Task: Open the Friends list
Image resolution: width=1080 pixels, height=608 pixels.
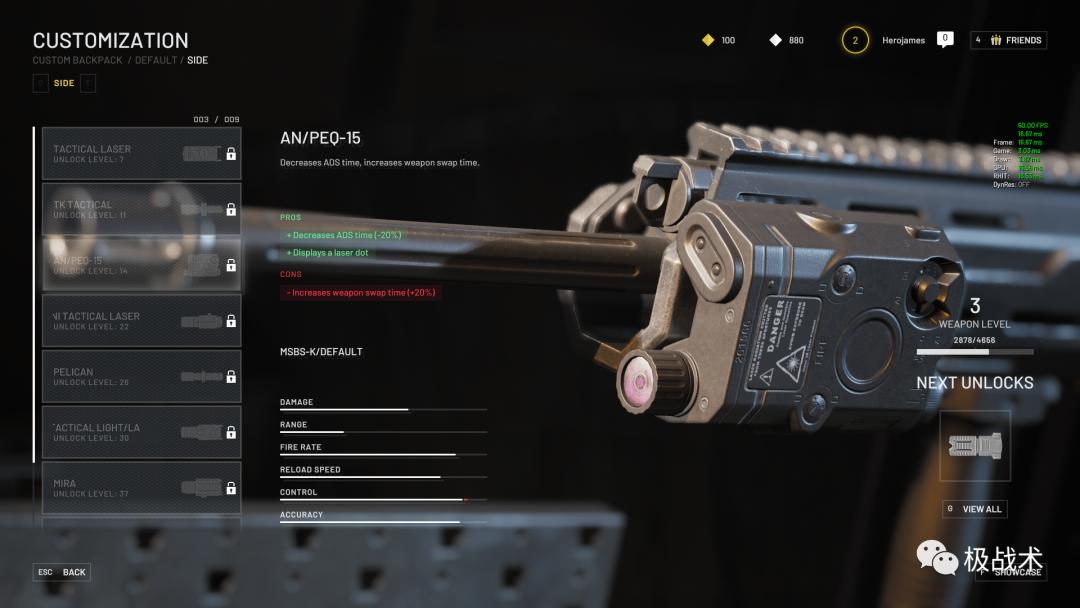Action: coord(1008,40)
